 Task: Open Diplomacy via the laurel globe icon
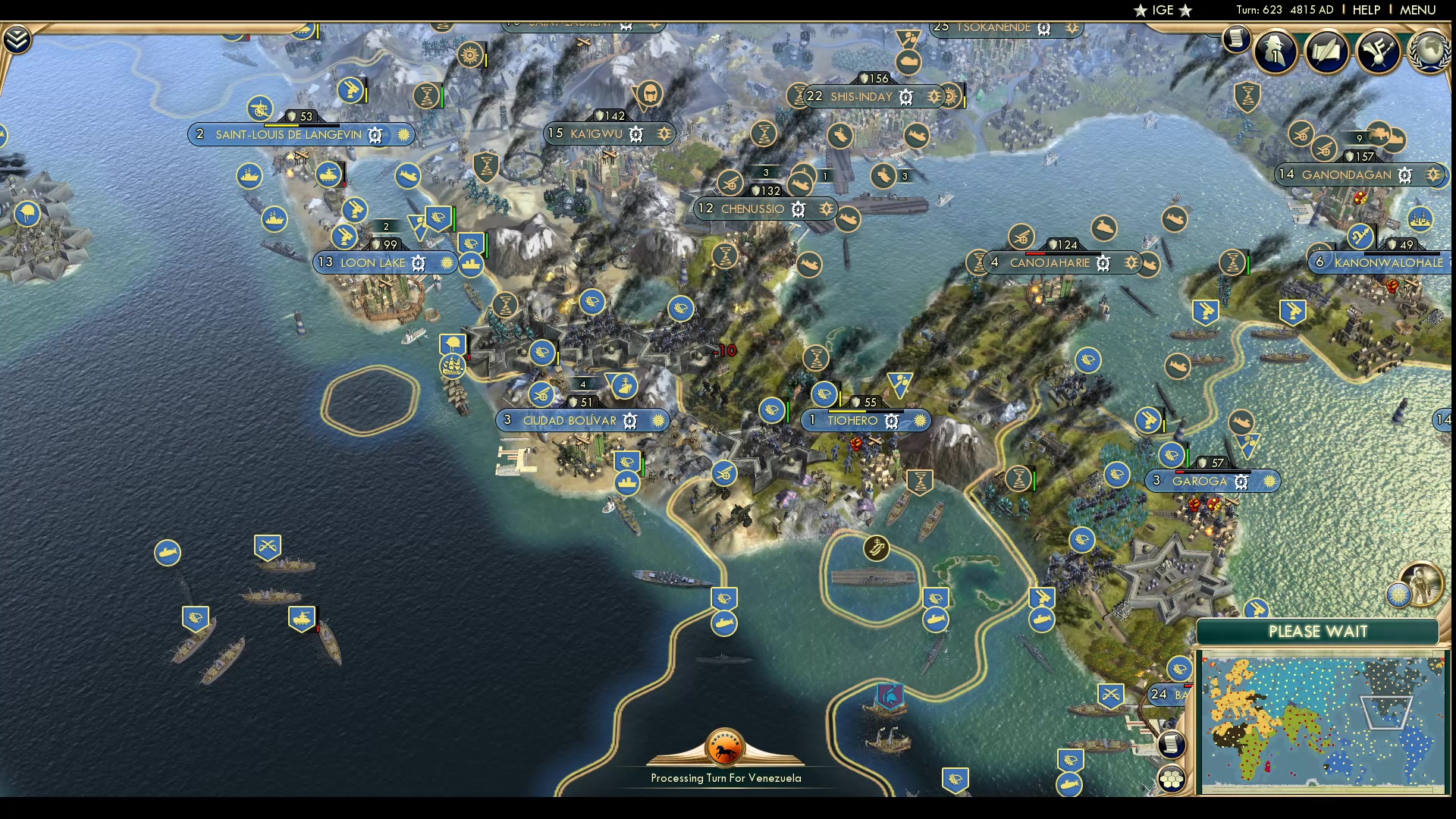tap(1429, 52)
